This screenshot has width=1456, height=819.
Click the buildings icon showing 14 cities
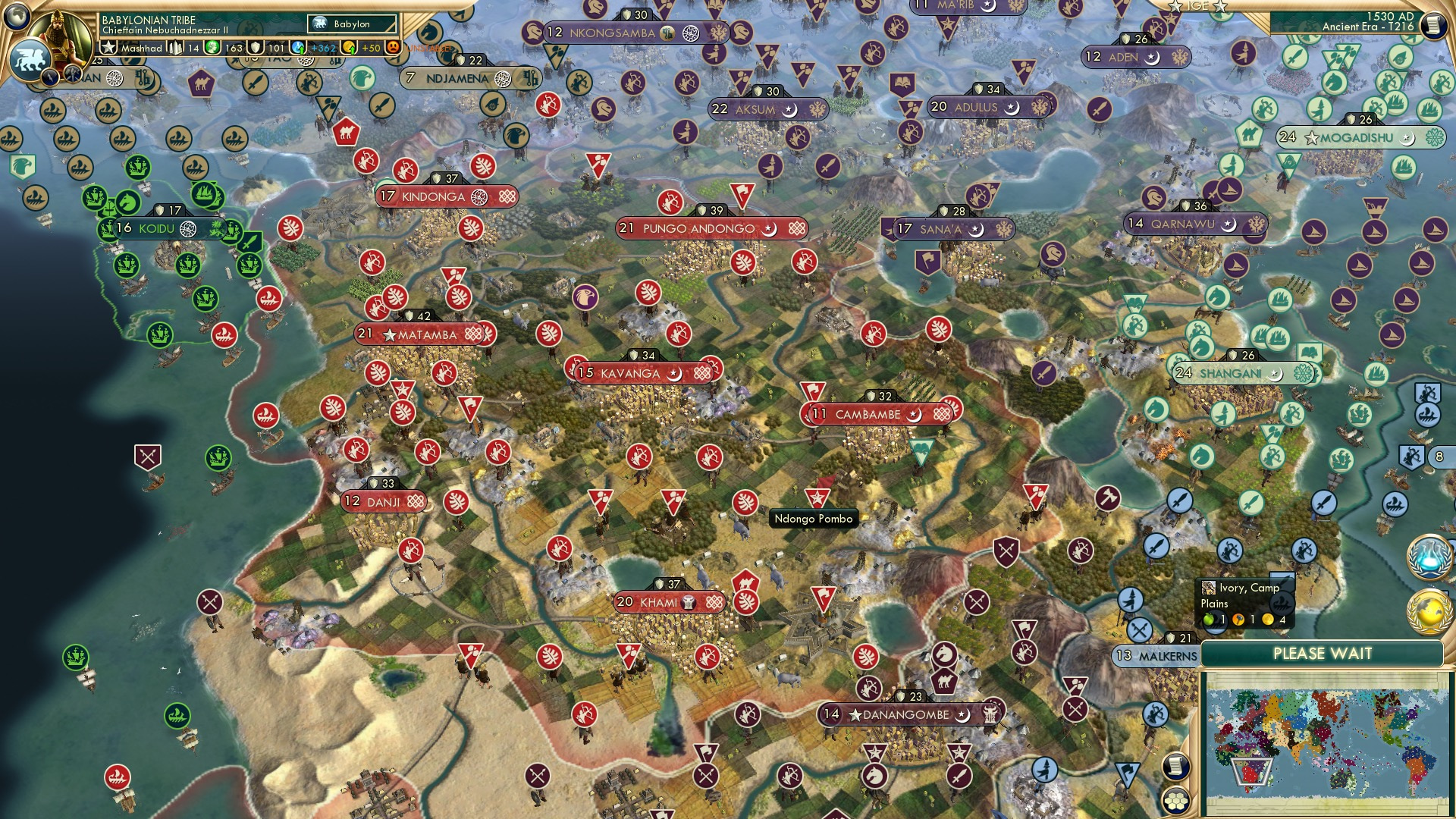point(176,47)
